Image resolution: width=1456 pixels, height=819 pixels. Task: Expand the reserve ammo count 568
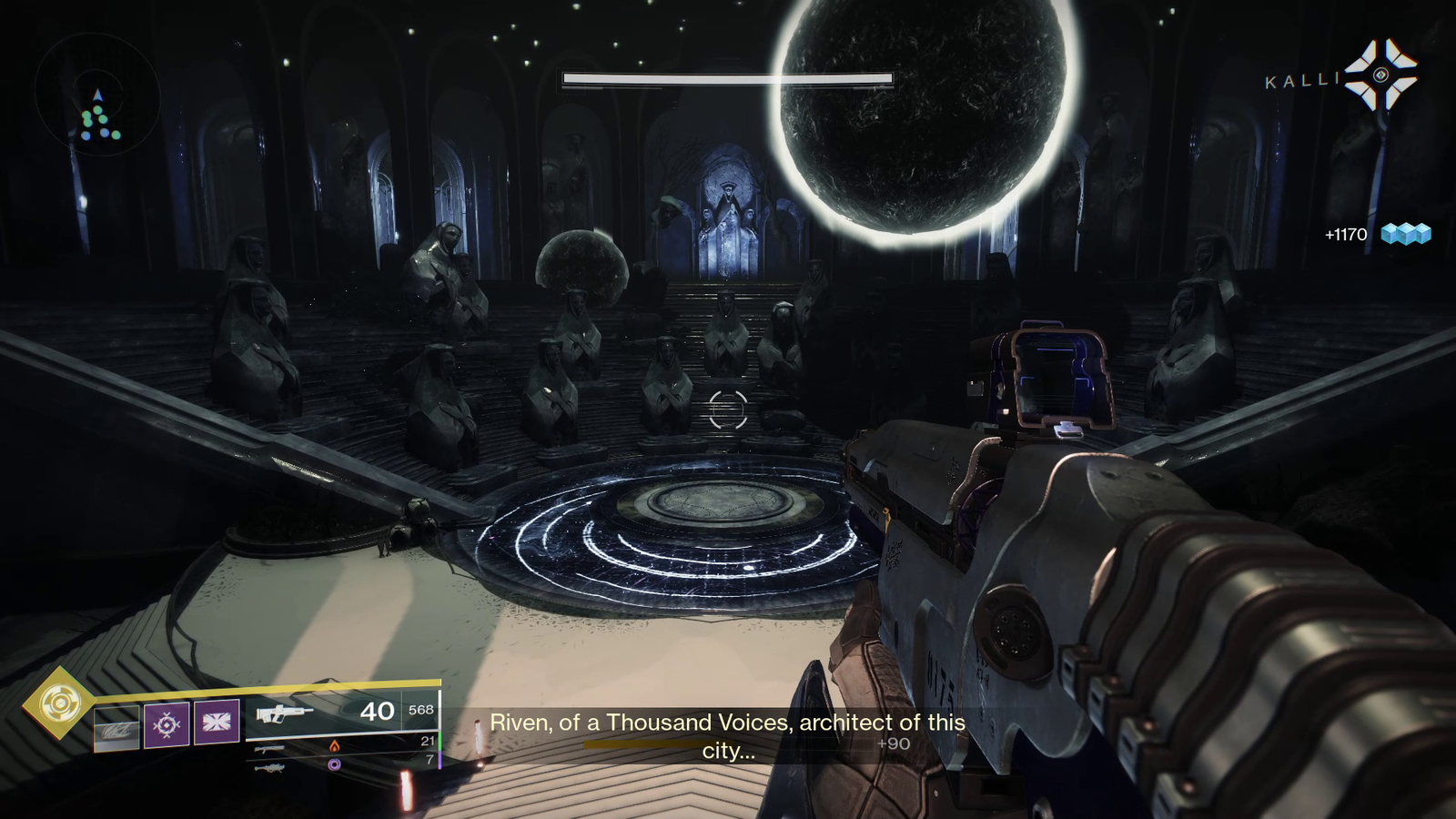click(x=420, y=711)
